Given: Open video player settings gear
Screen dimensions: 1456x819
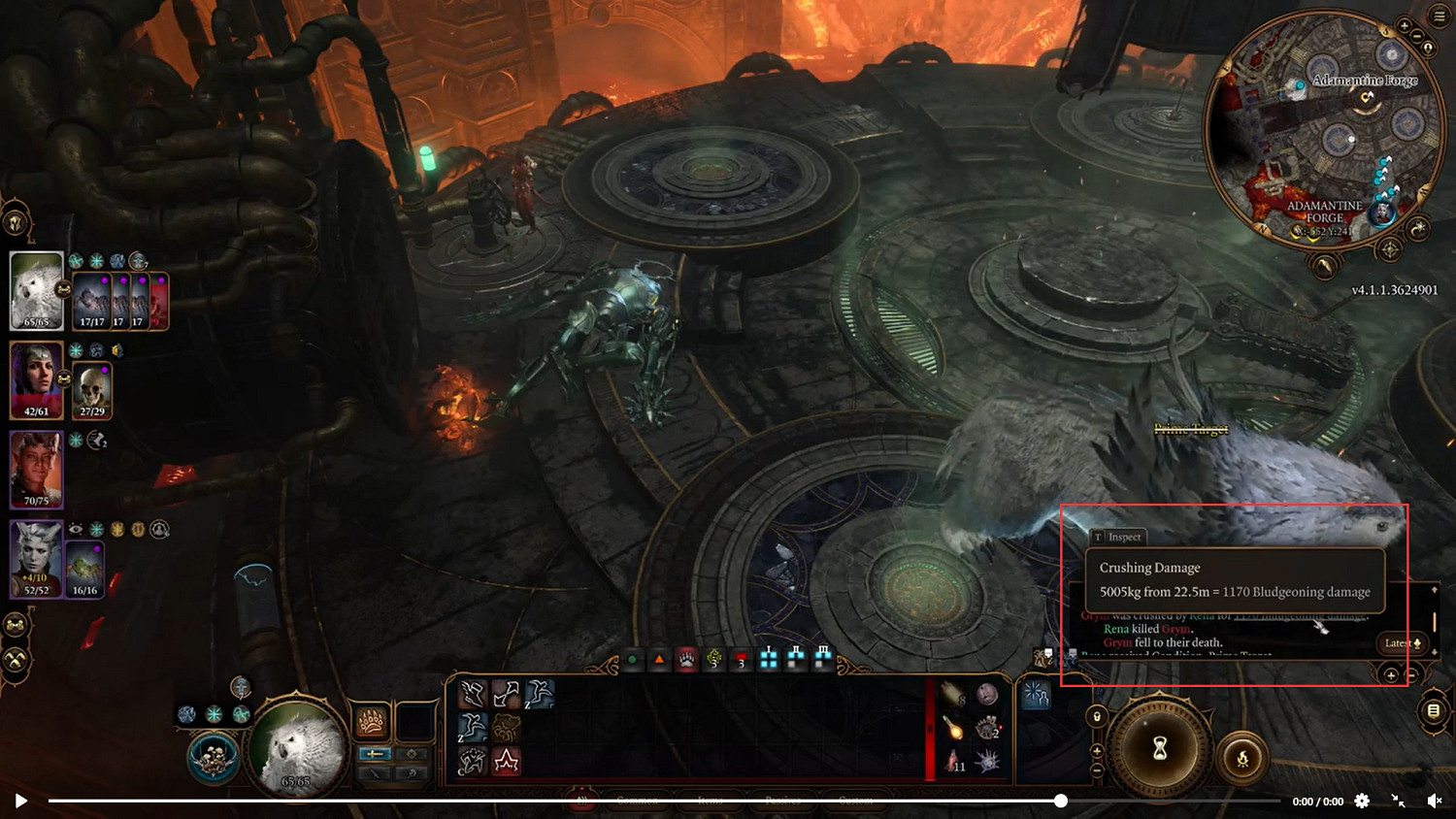Looking at the screenshot, I should point(1362,801).
